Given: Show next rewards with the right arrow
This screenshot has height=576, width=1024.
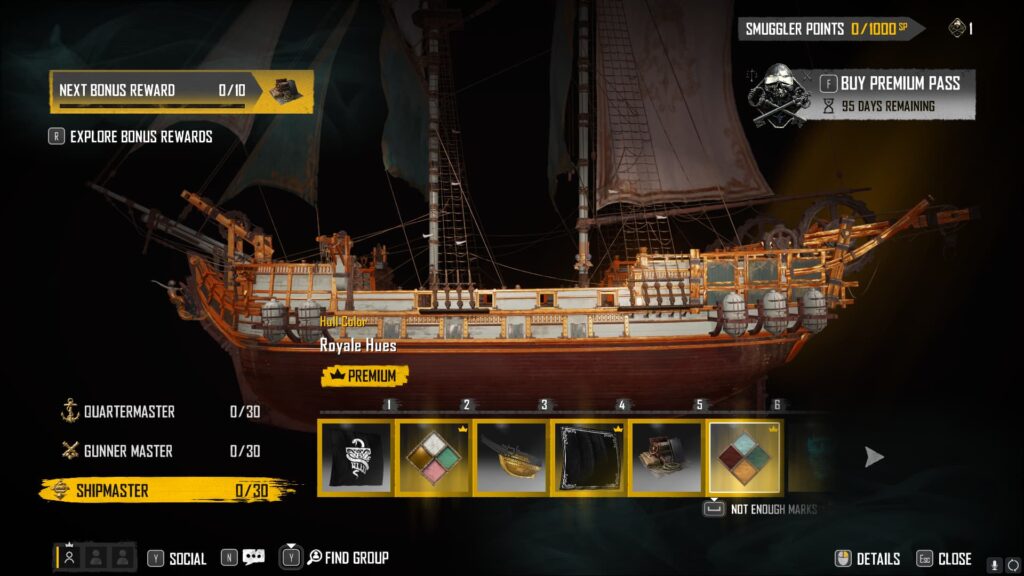Looking at the screenshot, I should point(874,457).
